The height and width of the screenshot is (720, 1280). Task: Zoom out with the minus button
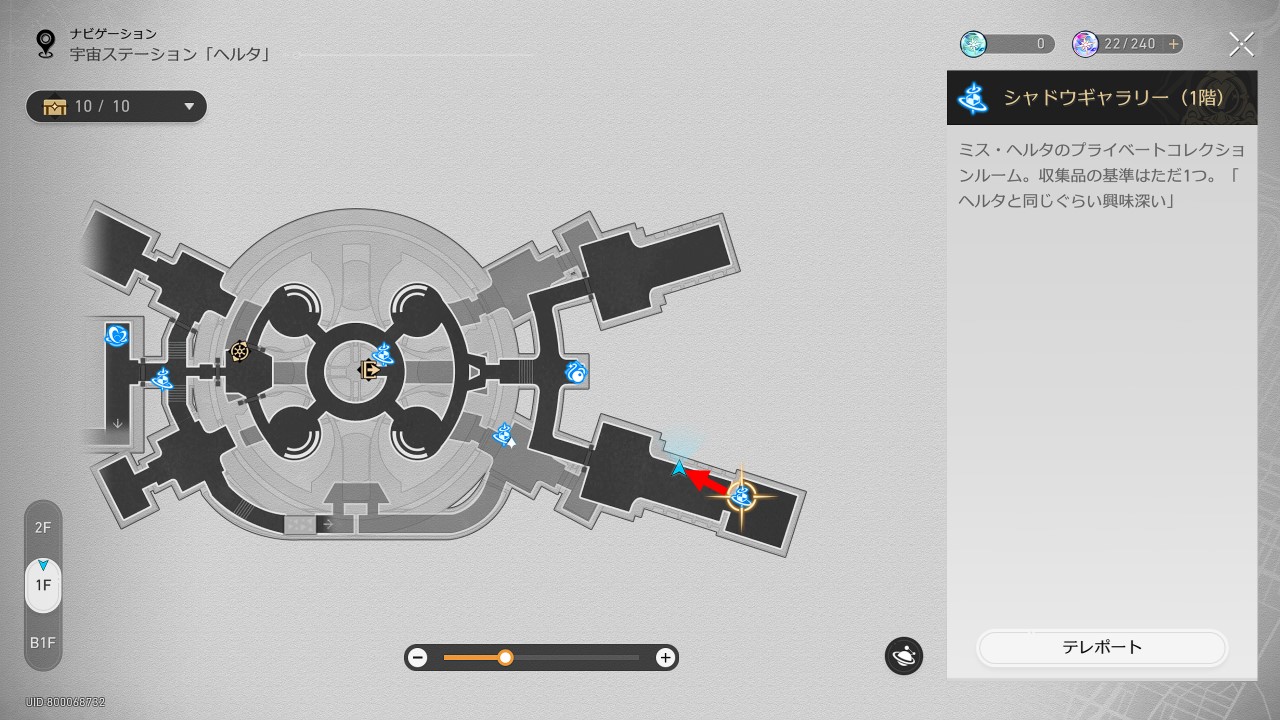tap(418, 657)
